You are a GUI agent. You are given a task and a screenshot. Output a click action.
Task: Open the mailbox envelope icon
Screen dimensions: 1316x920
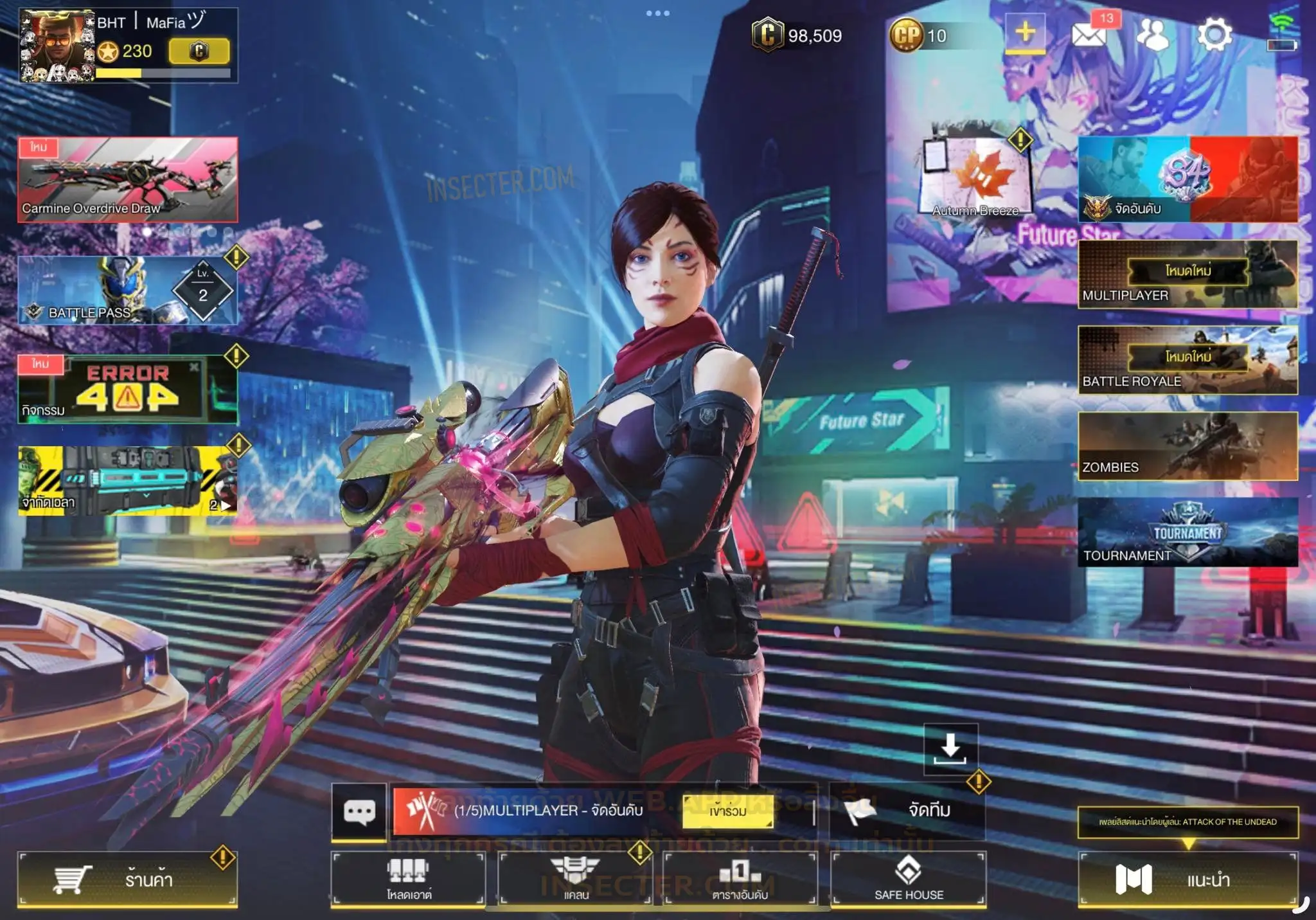tap(1089, 34)
